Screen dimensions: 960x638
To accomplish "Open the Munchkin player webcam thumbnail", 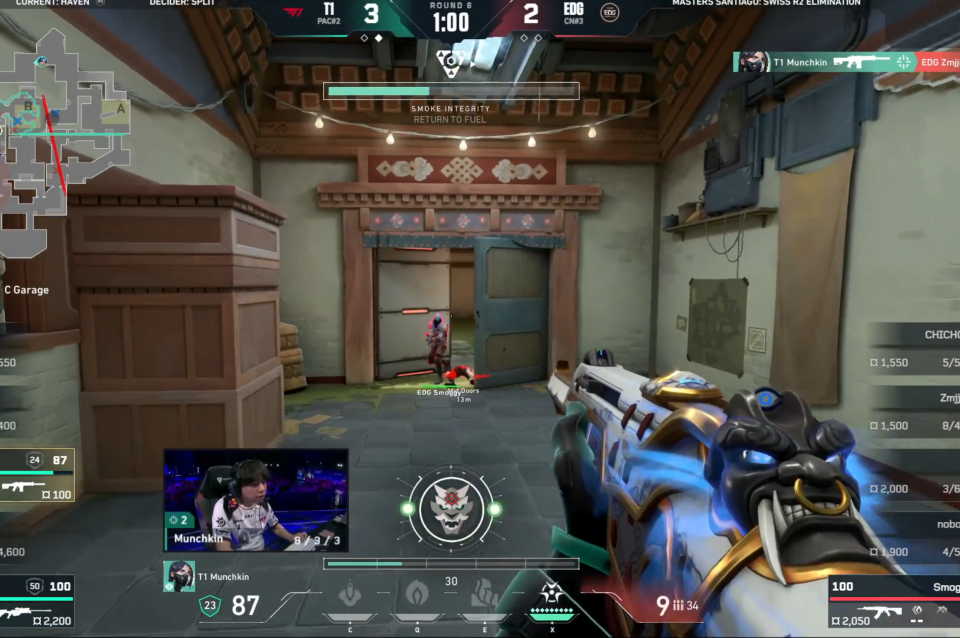I will (256, 500).
